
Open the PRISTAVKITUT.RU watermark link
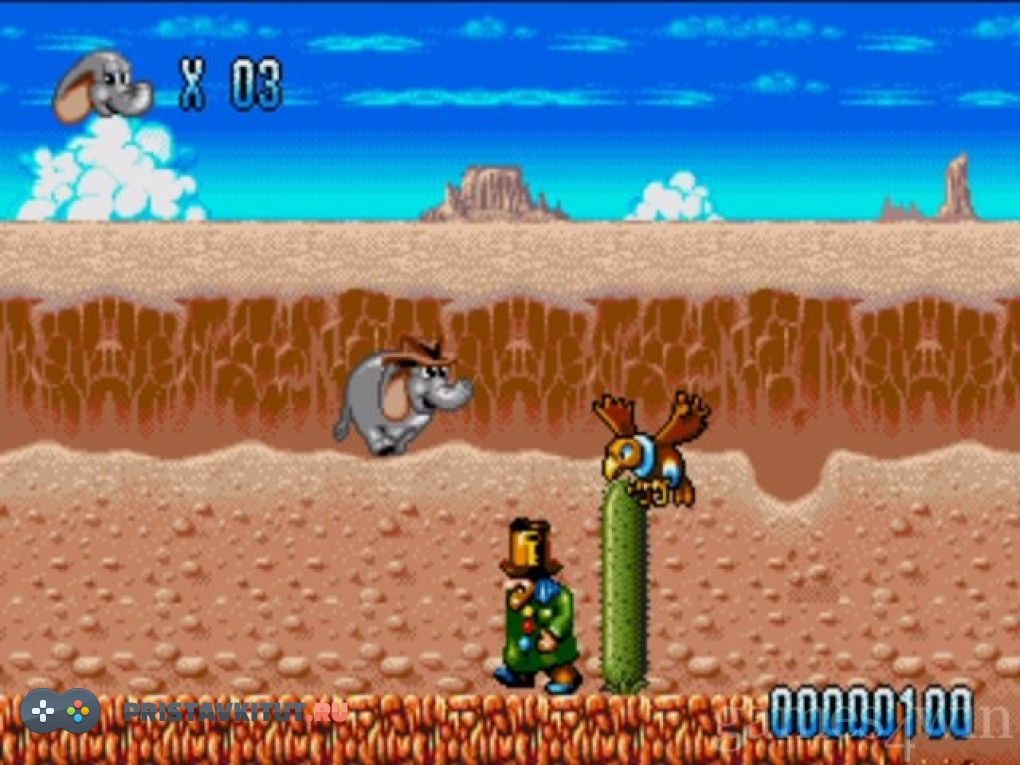click(235, 712)
